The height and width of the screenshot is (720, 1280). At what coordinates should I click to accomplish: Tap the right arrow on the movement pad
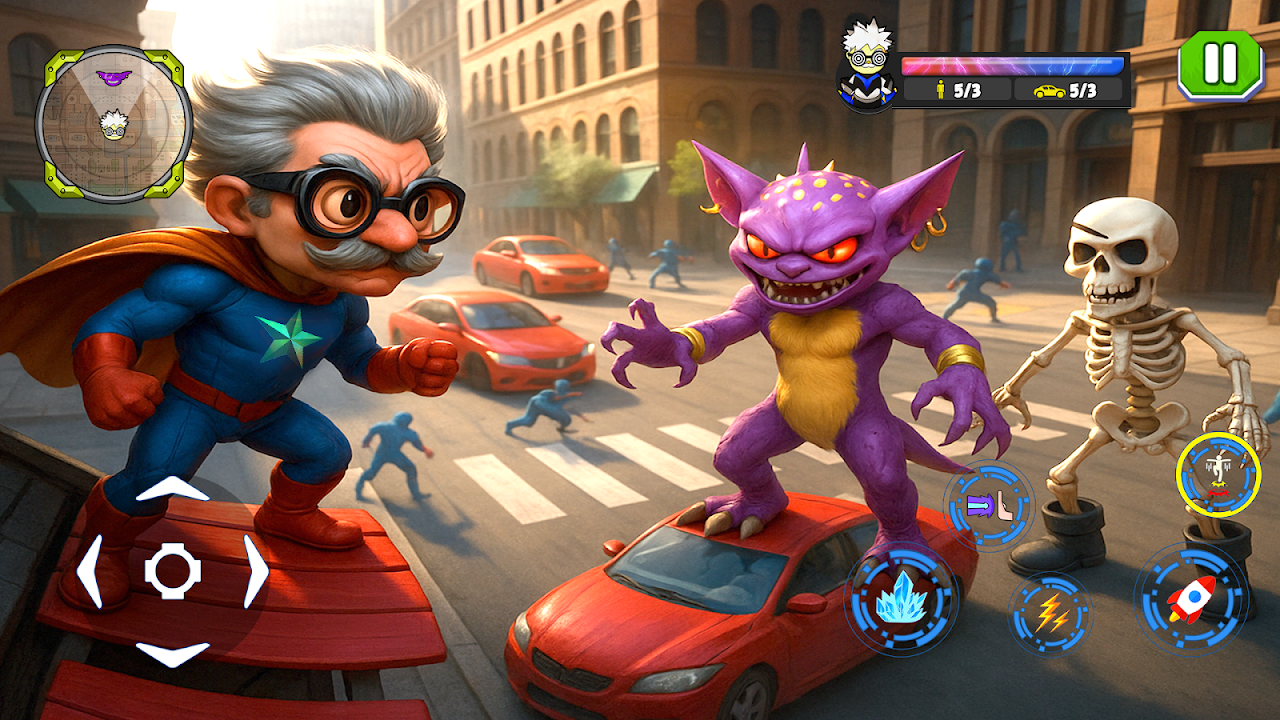tap(256, 571)
